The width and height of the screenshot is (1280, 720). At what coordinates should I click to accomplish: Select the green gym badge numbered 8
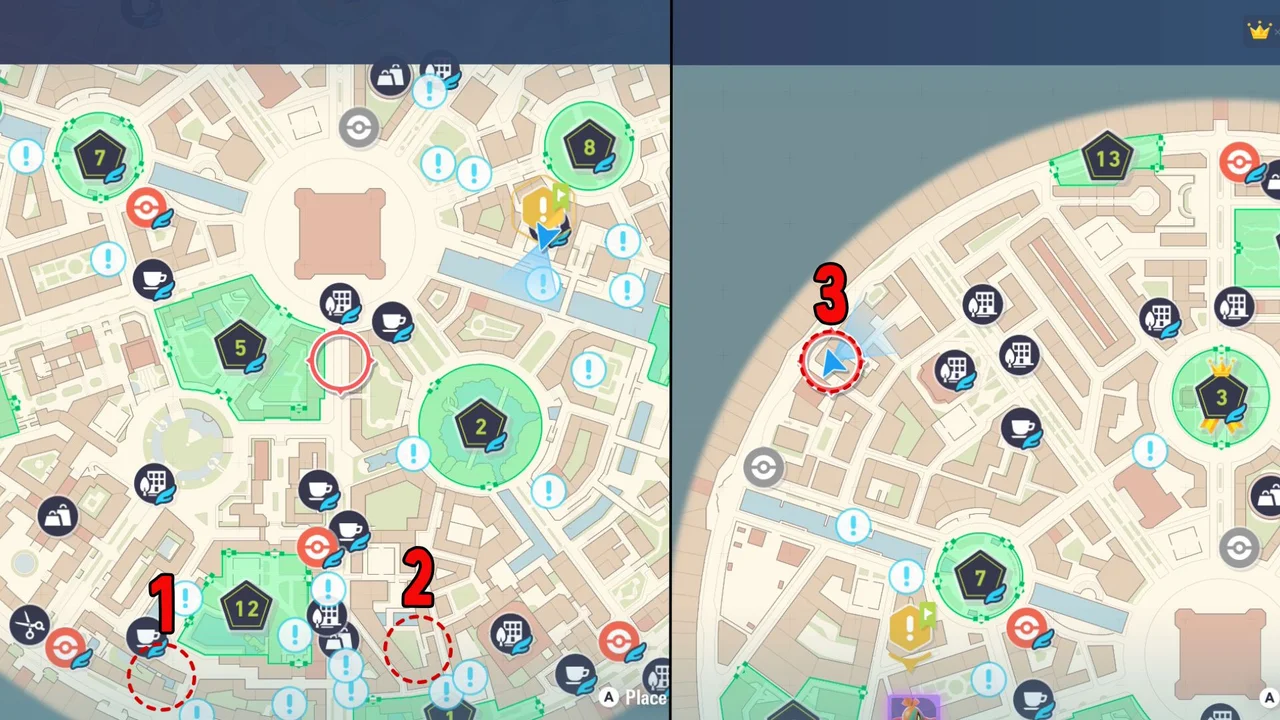click(x=589, y=148)
